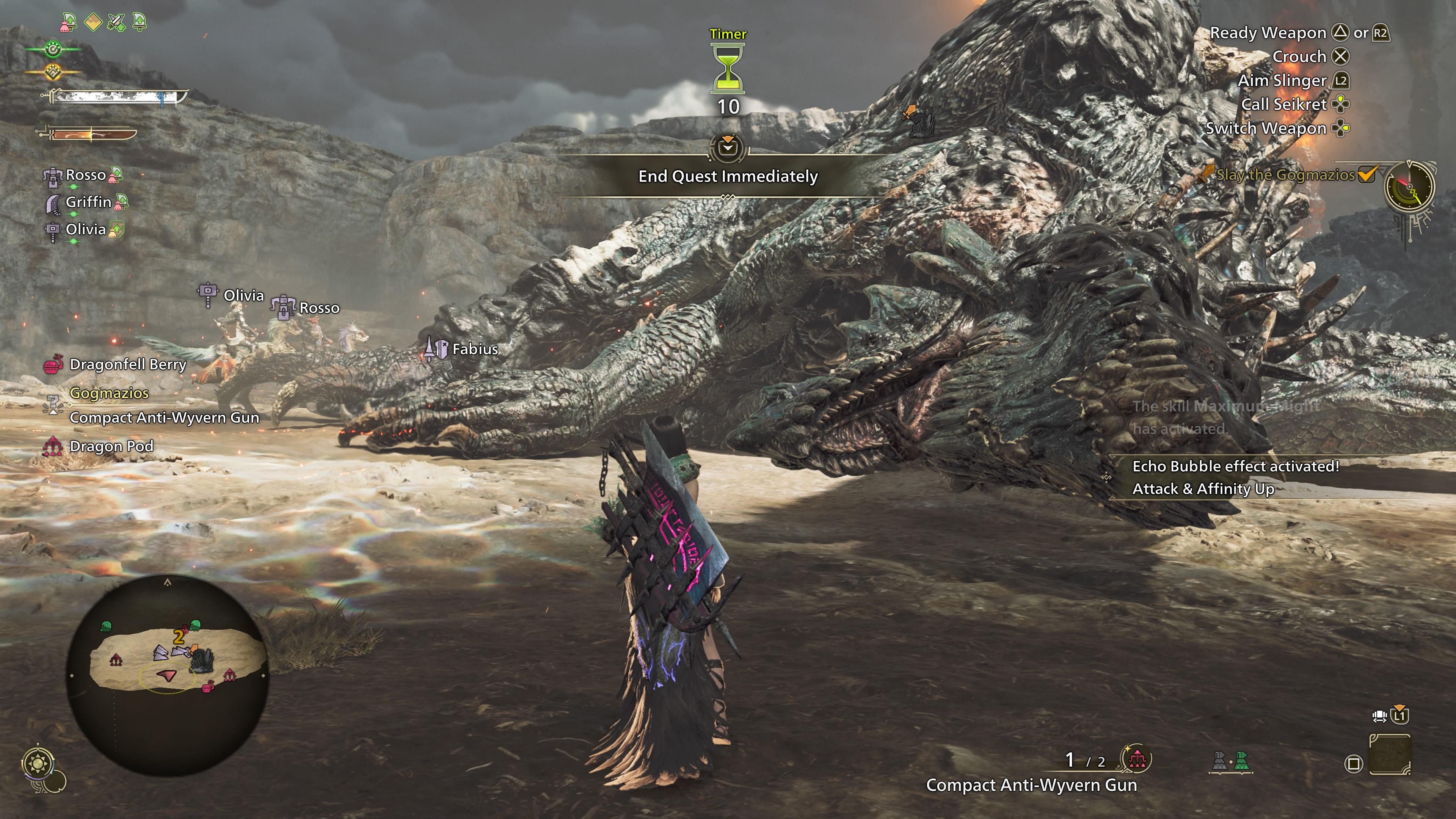Click the two-figures radial menu icon

click(1231, 762)
